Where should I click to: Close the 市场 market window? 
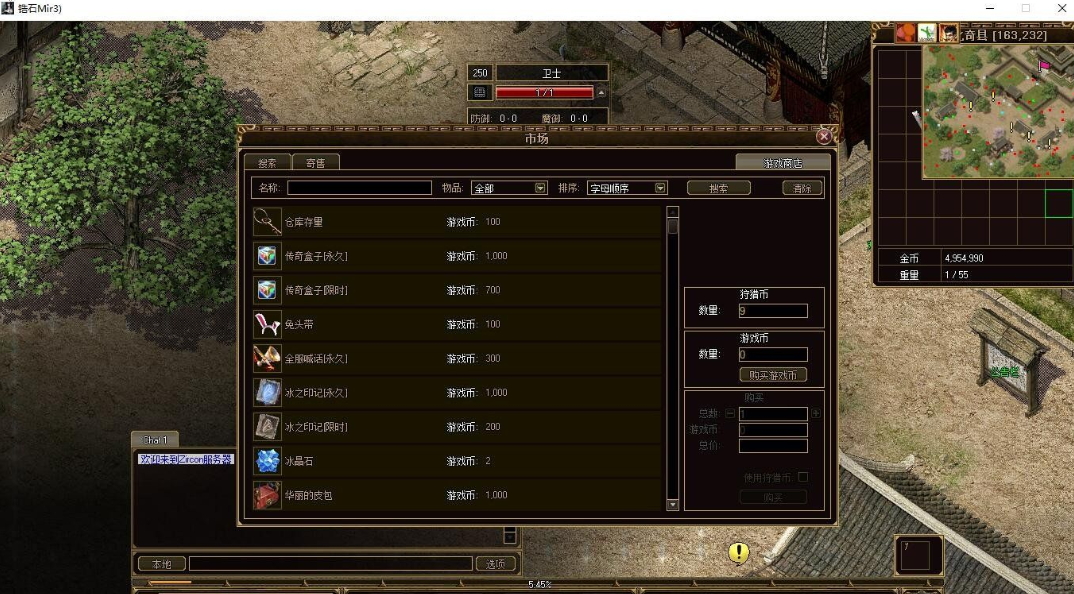point(824,137)
